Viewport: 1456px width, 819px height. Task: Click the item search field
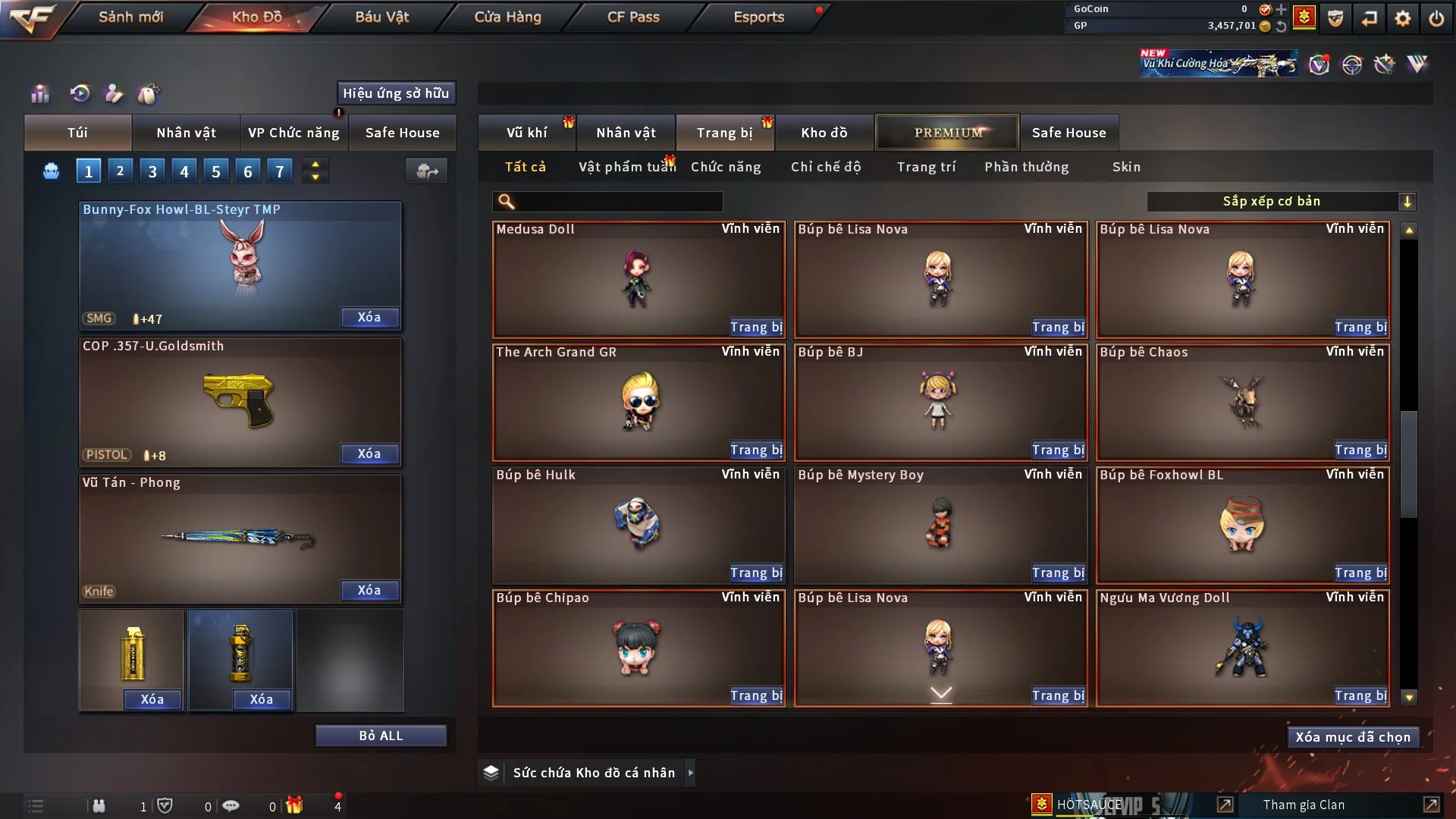(618, 201)
